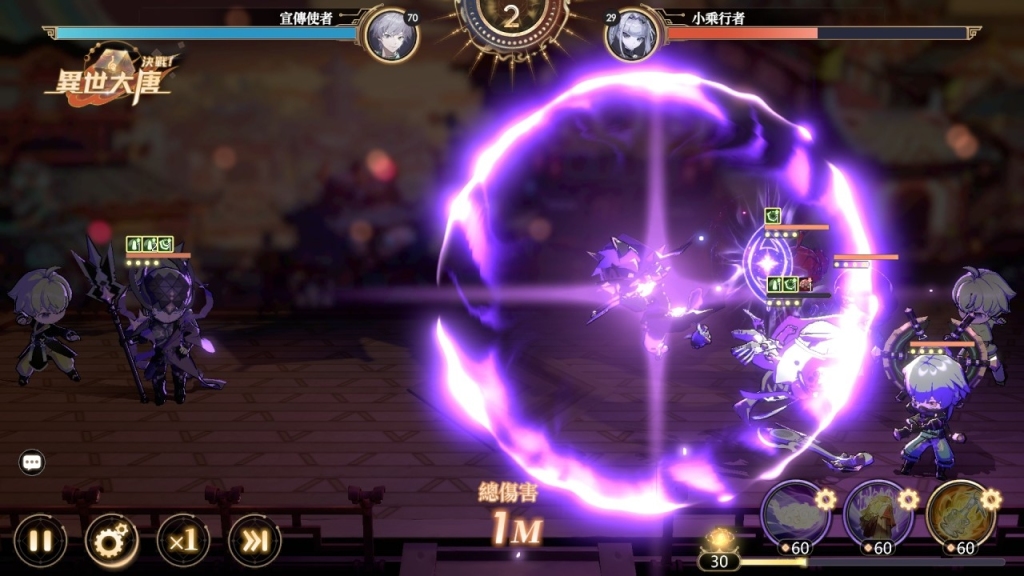Open the gear auto-battle settings button
1024x576 pixels.
[x=111, y=541]
